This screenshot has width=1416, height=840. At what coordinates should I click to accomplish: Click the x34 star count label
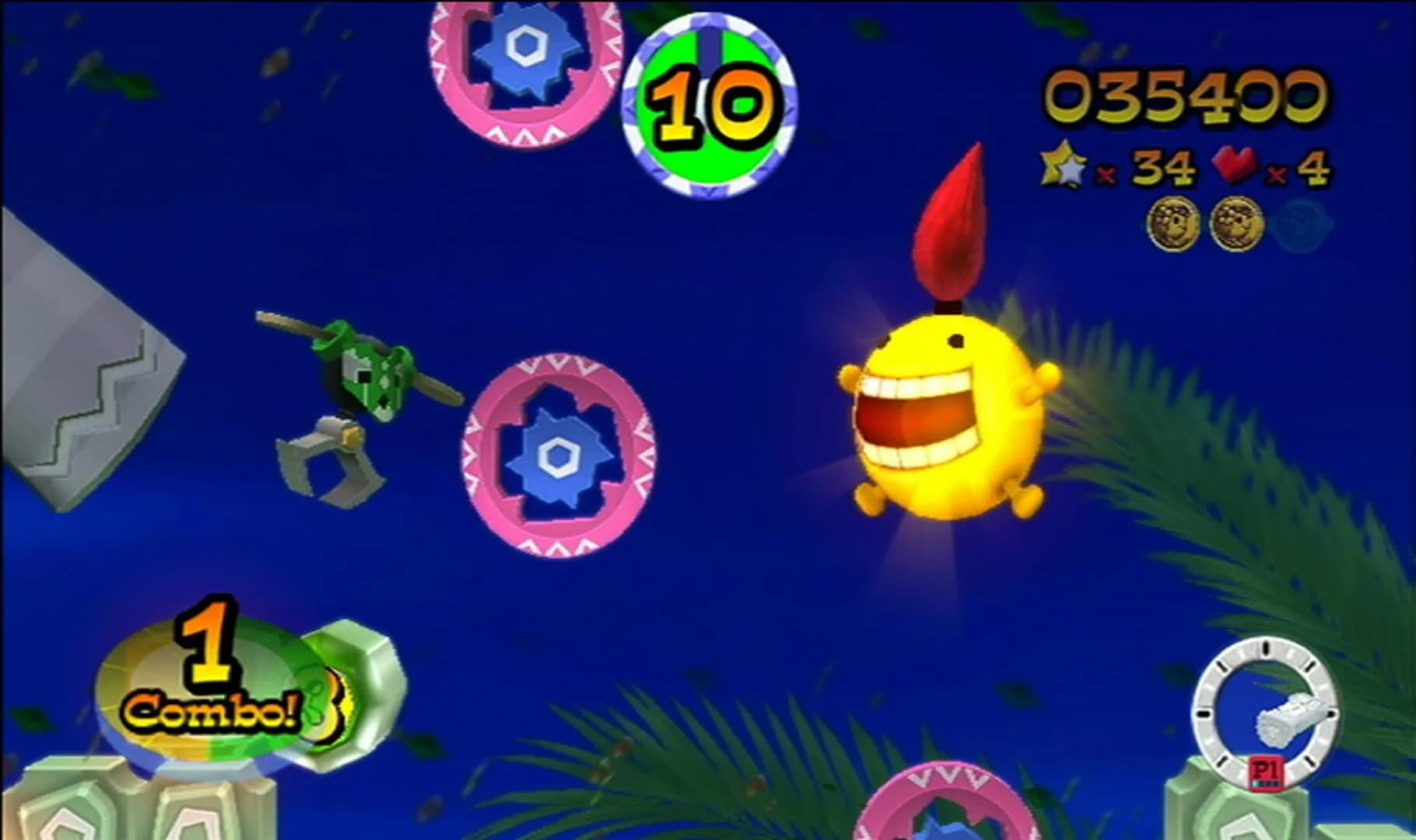pos(1159,166)
